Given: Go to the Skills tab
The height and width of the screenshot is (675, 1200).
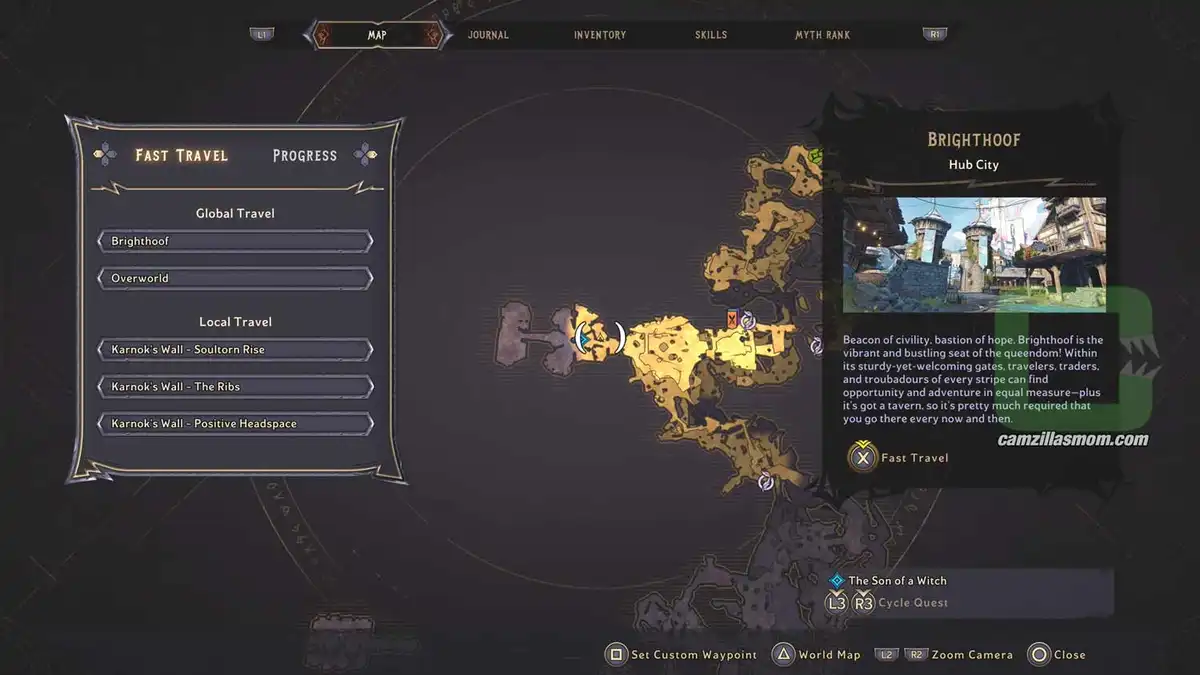Looking at the screenshot, I should coord(711,35).
